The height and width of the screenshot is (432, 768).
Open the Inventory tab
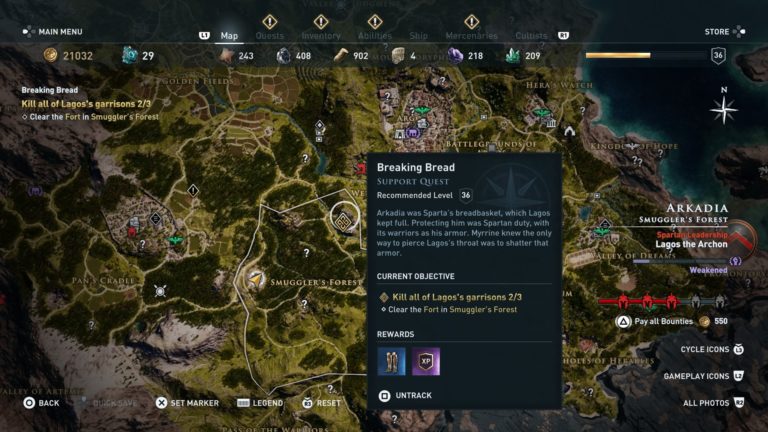click(321, 36)
